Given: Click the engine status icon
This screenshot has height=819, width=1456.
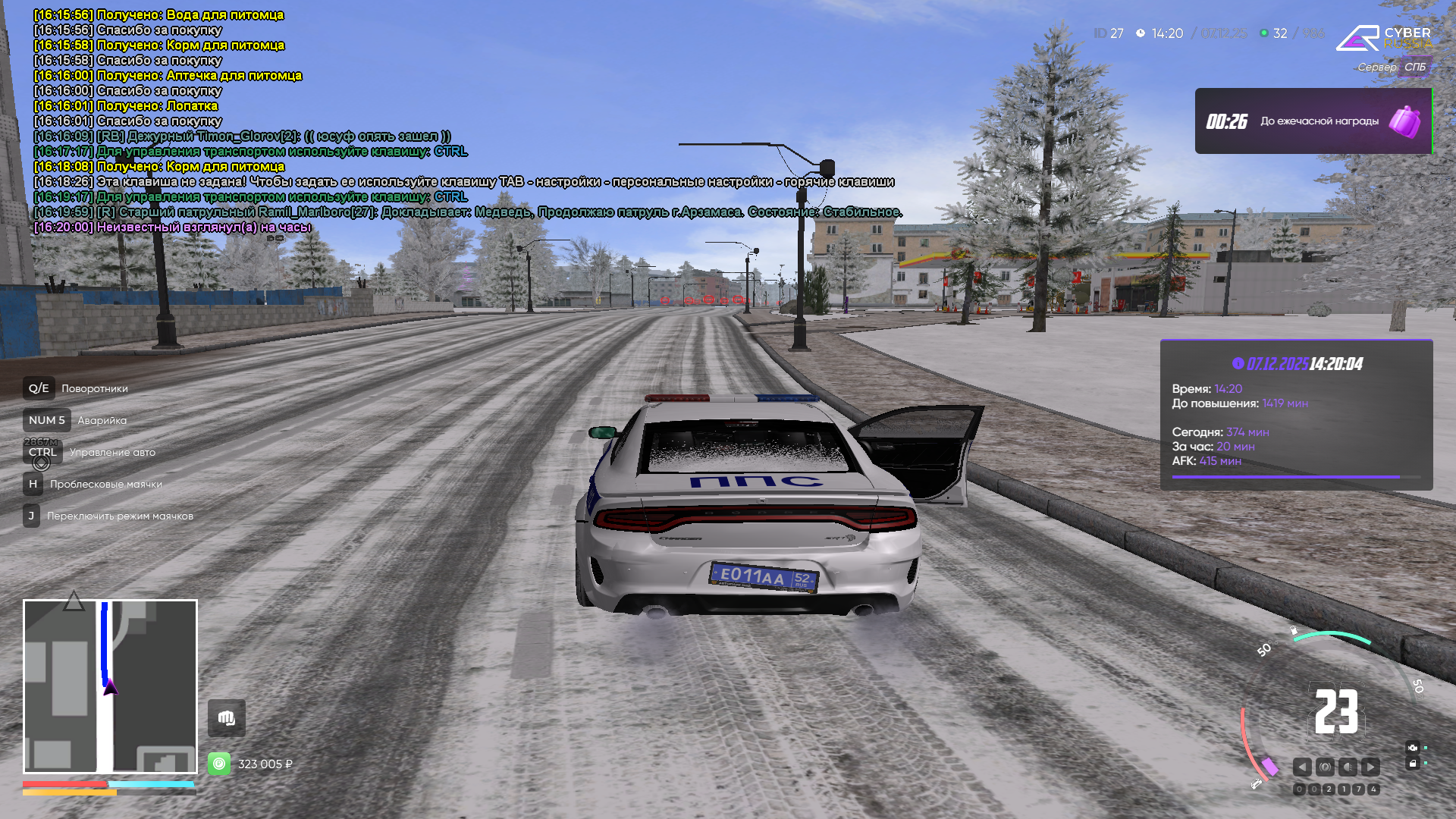Looking at the screenshot, I should tap(1412, 748).
